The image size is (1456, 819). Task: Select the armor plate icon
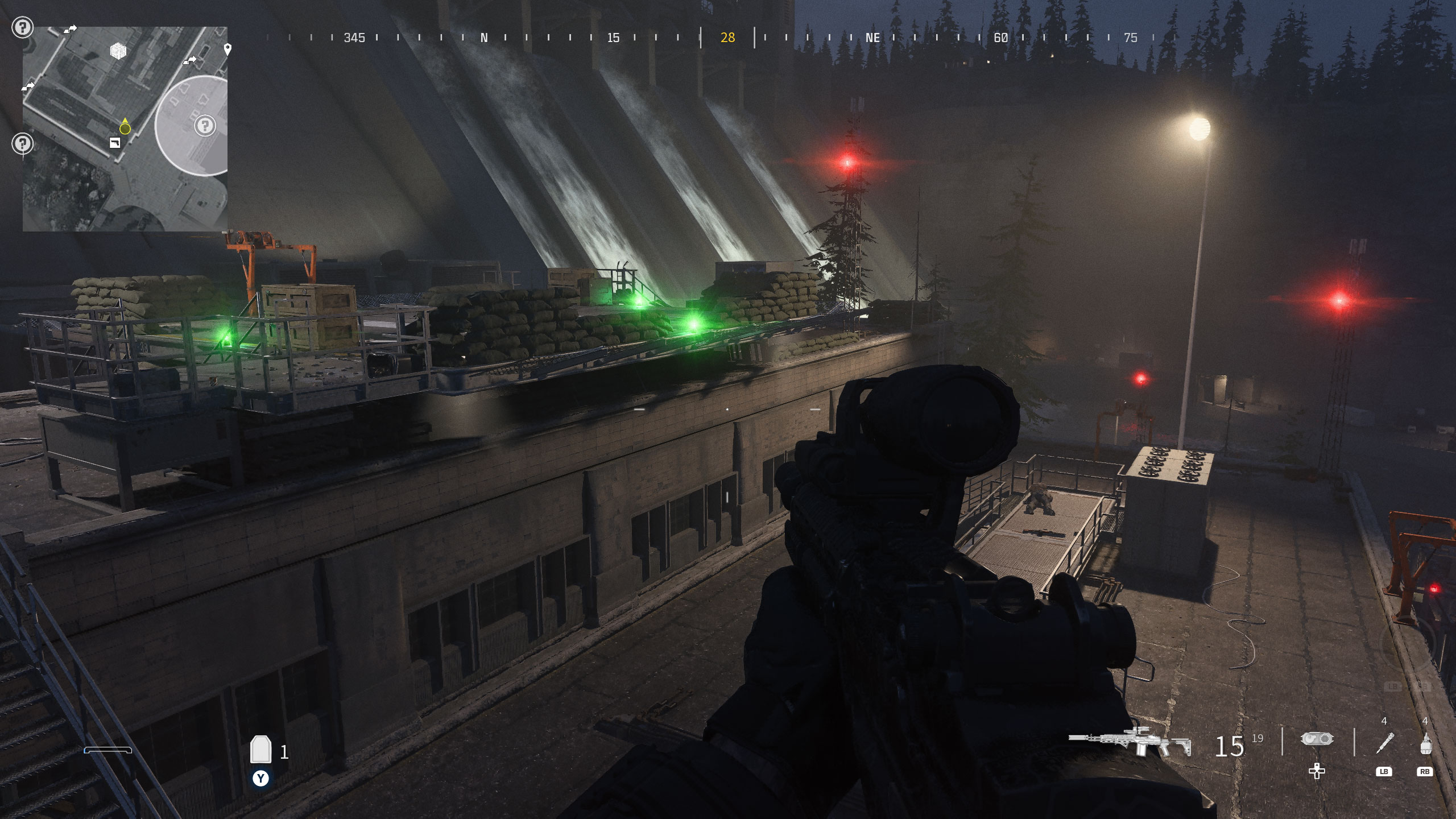[x=260, y=750]
